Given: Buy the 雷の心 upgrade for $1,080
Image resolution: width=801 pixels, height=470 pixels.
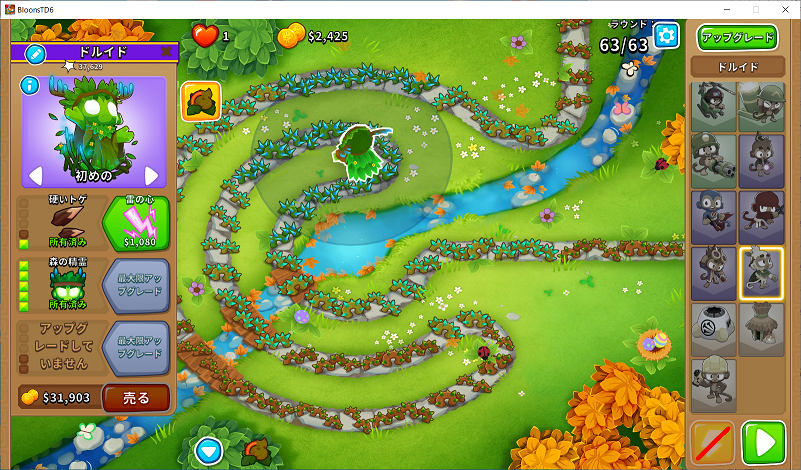Looking at the screenshot, I should coord(136,223).
